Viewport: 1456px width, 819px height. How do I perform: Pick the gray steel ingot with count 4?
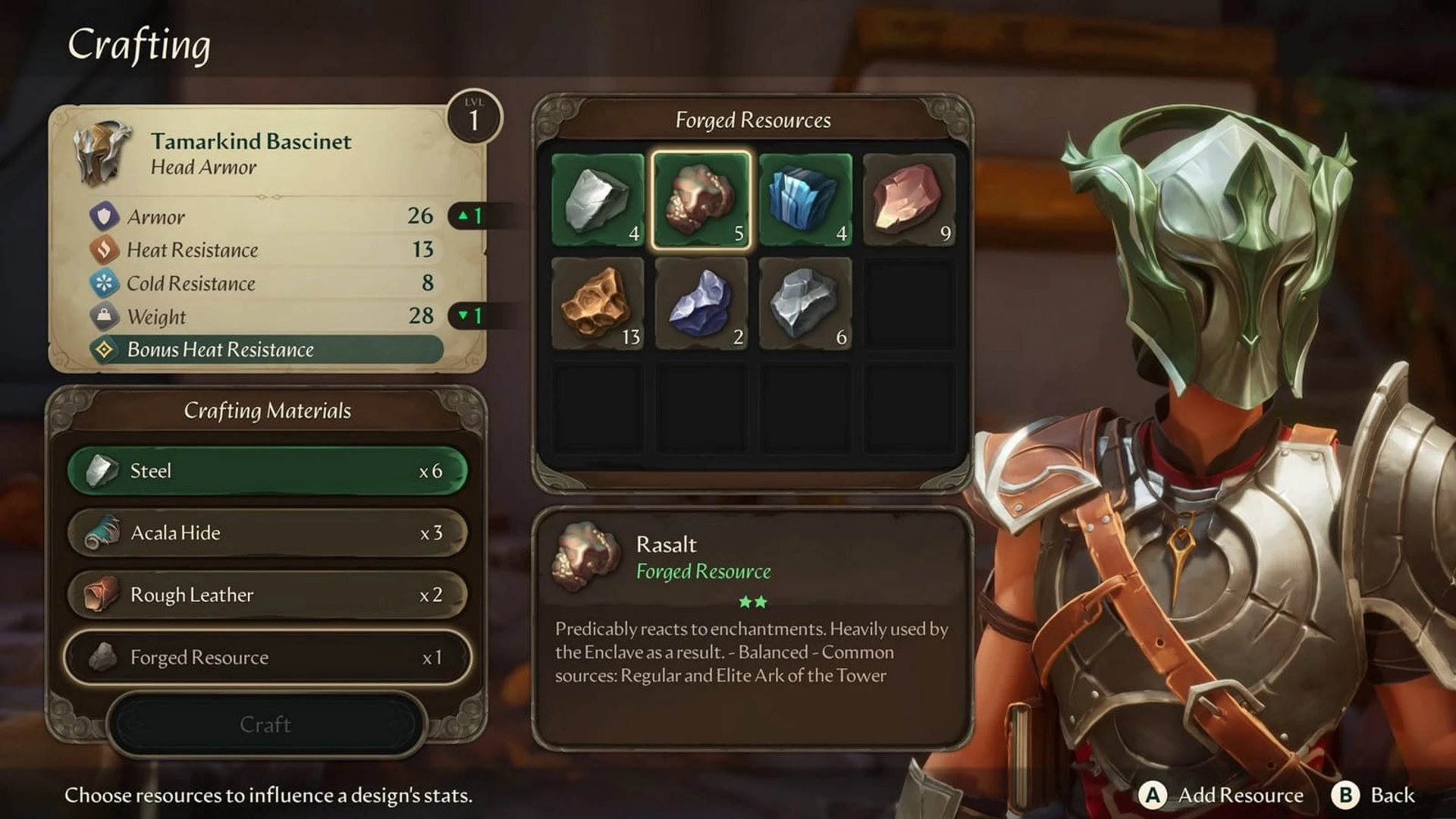click(598, 200)
